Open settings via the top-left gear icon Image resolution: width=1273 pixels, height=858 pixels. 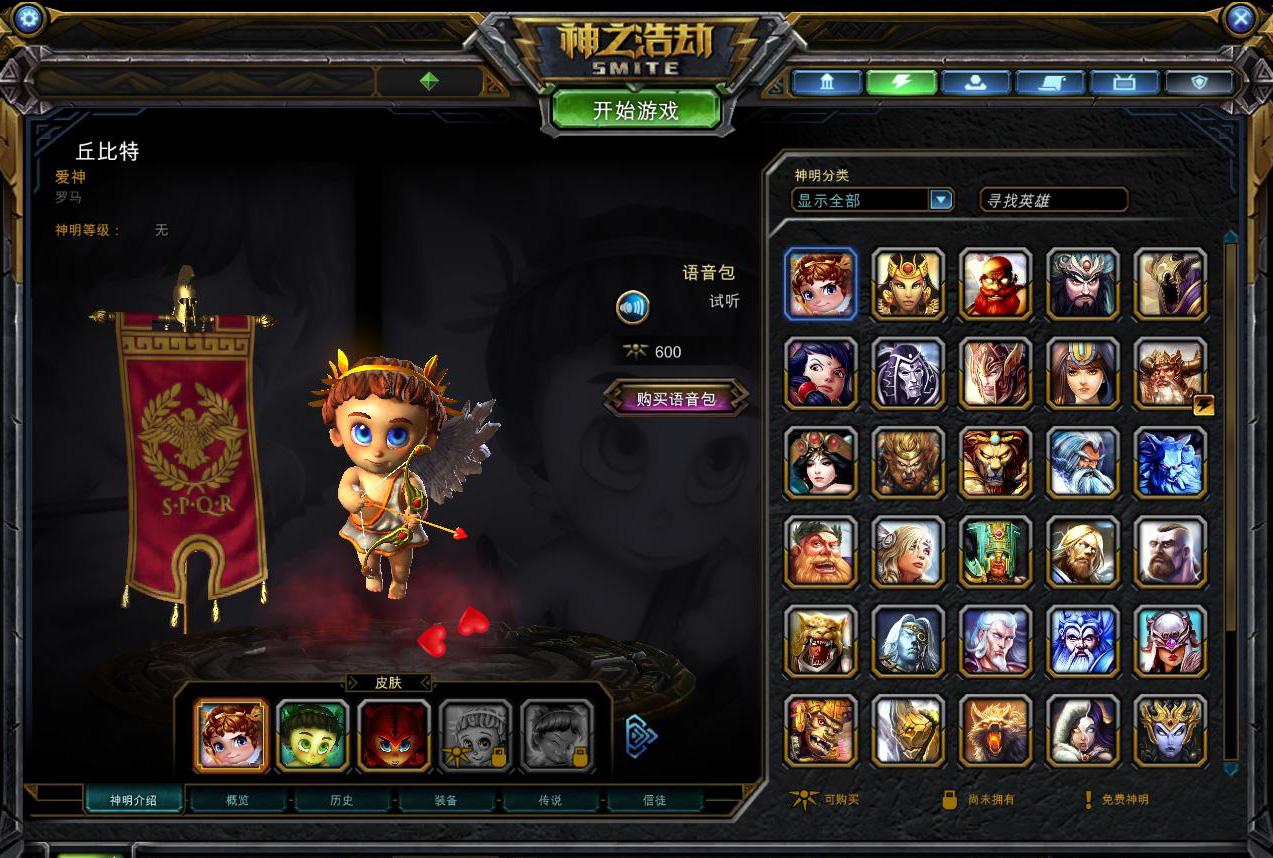pos(29,18)
